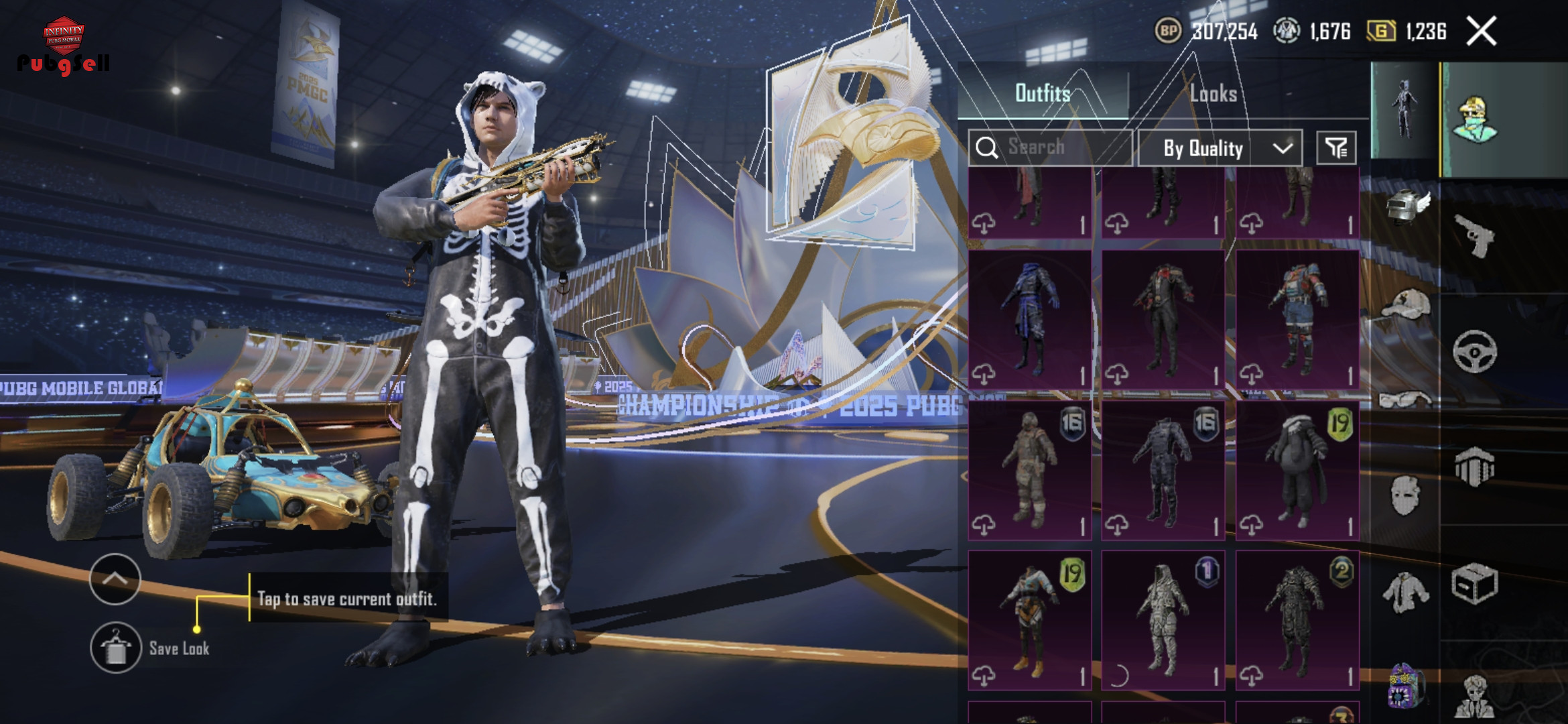Open the By Quality sort dropdown
The image size is (1568, 724).
click(1220, 148)
